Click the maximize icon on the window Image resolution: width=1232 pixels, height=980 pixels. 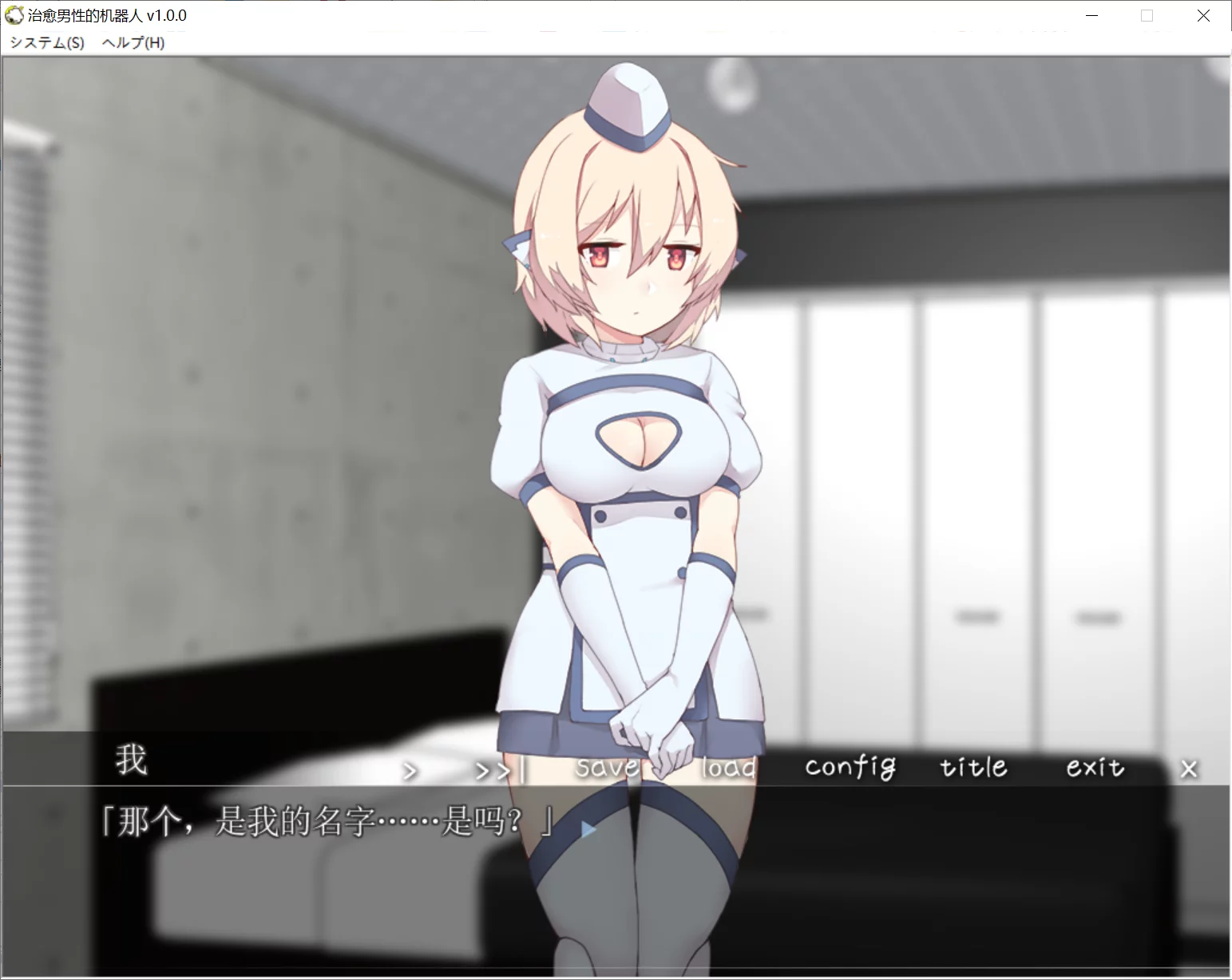coord(1147,15)
